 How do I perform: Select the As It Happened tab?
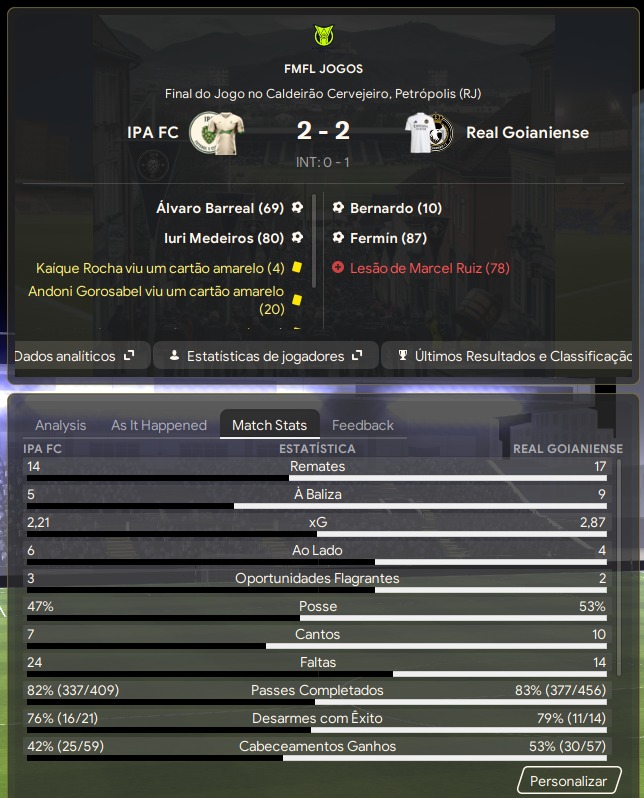coord(159,425)
